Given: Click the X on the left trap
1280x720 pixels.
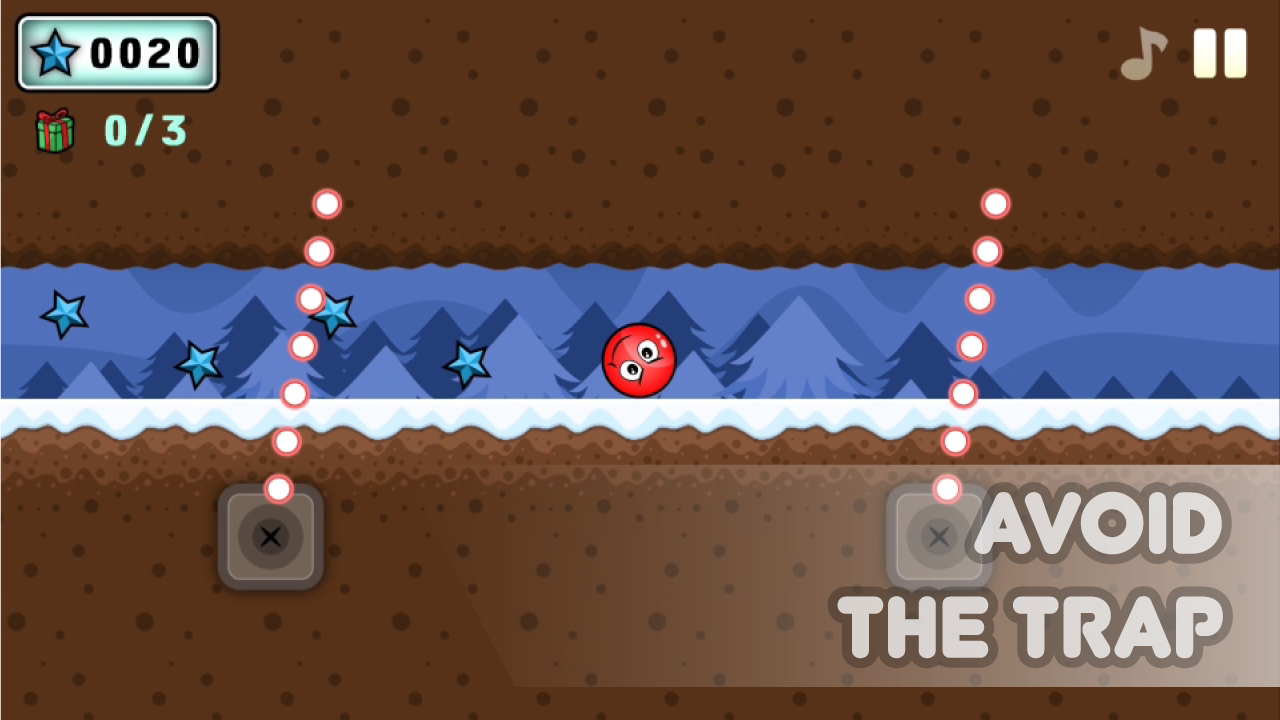Looking at the screenshot, I should click(270, 537).
